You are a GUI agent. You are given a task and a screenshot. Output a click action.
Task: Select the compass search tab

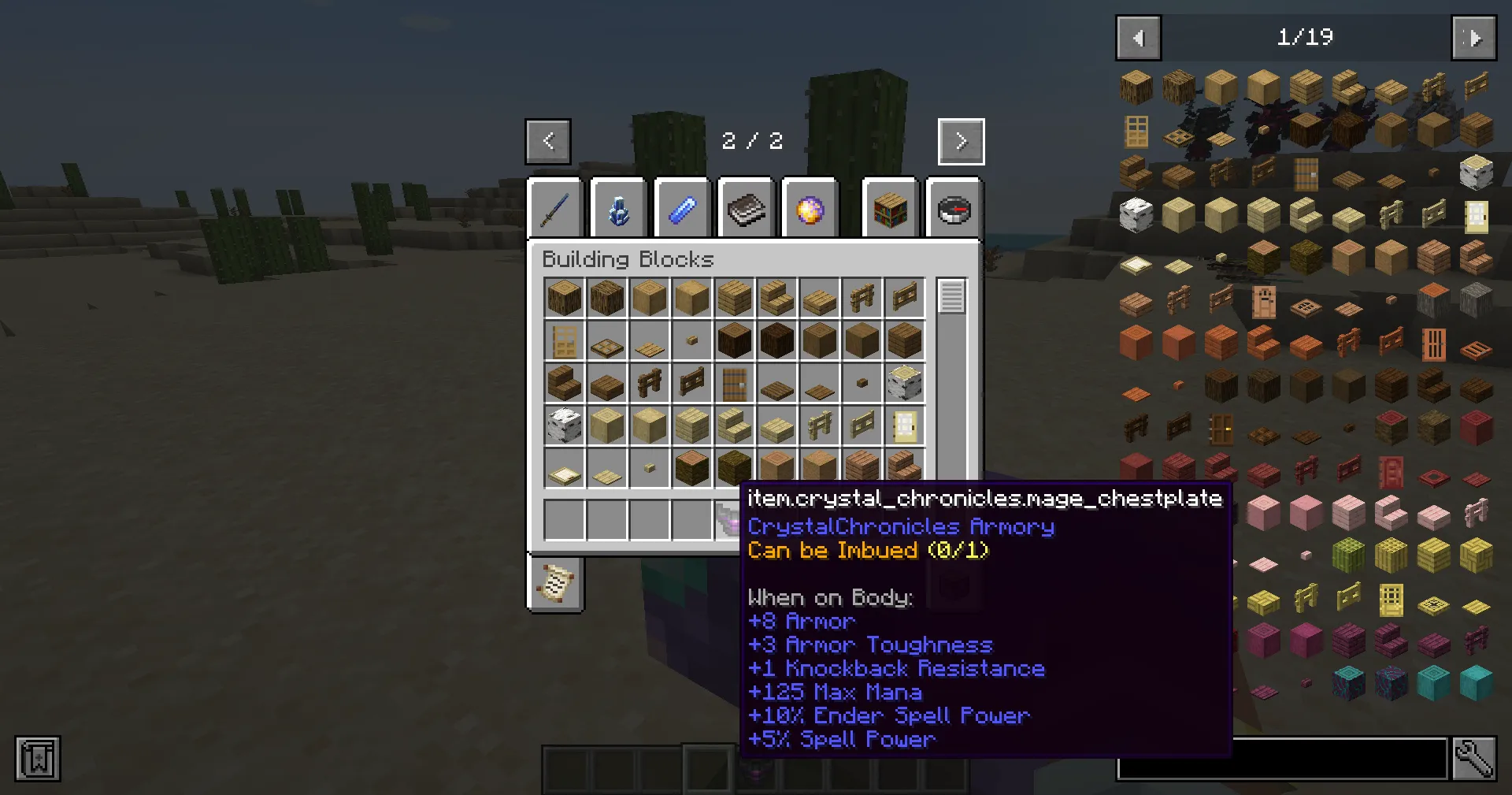click(954, 207)
